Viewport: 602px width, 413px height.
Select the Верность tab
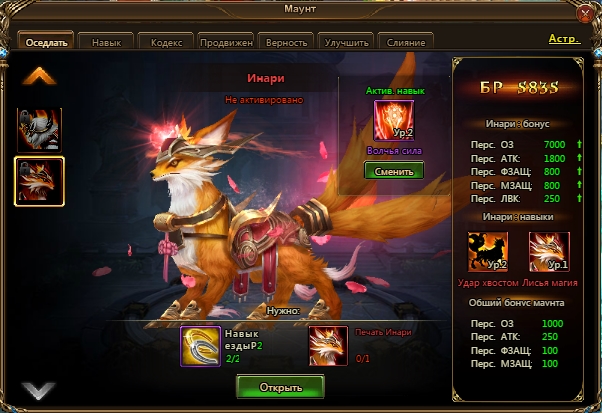[x=286, y=43]
